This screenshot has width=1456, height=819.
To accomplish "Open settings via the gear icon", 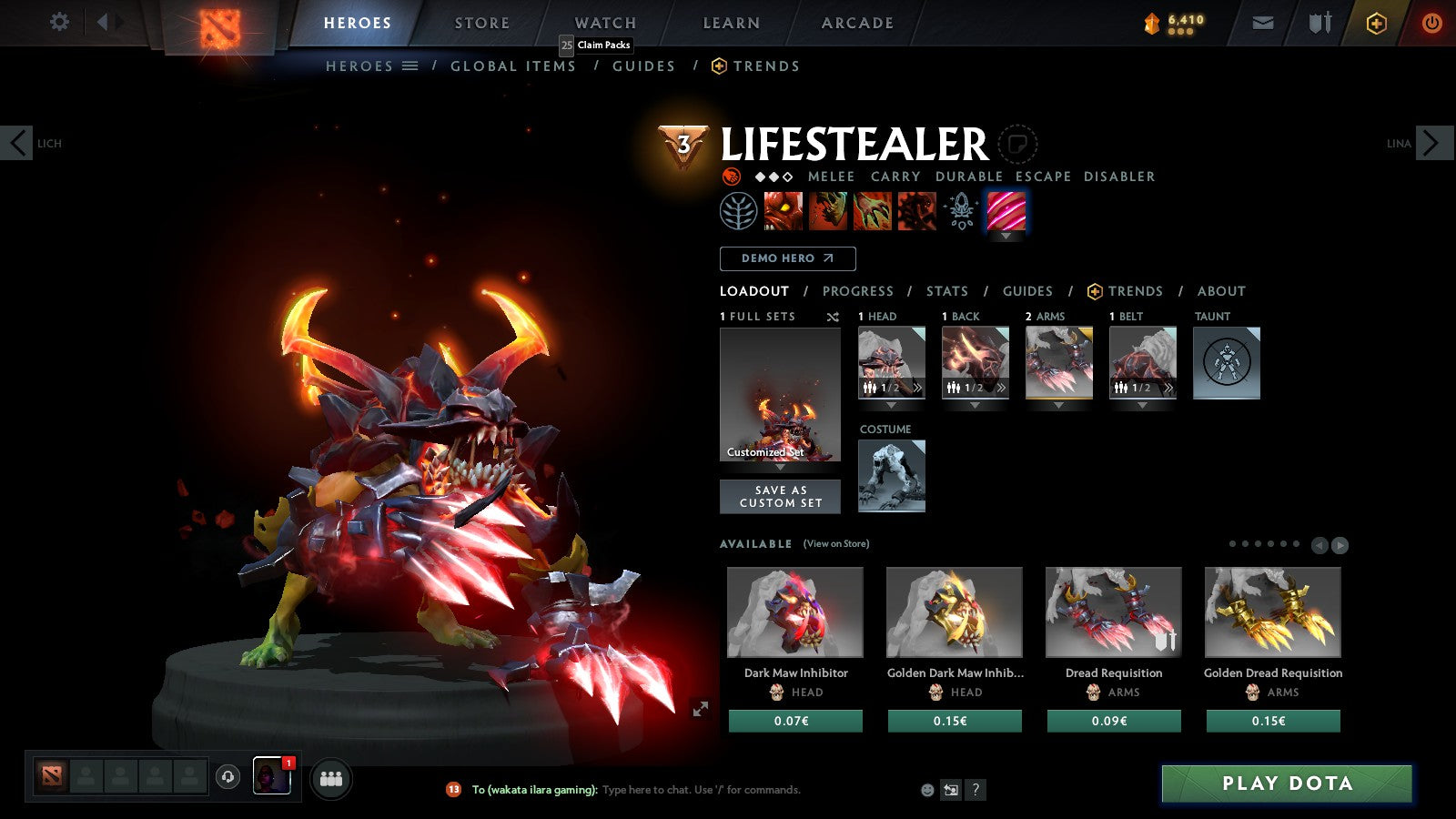I will (59, 20).
